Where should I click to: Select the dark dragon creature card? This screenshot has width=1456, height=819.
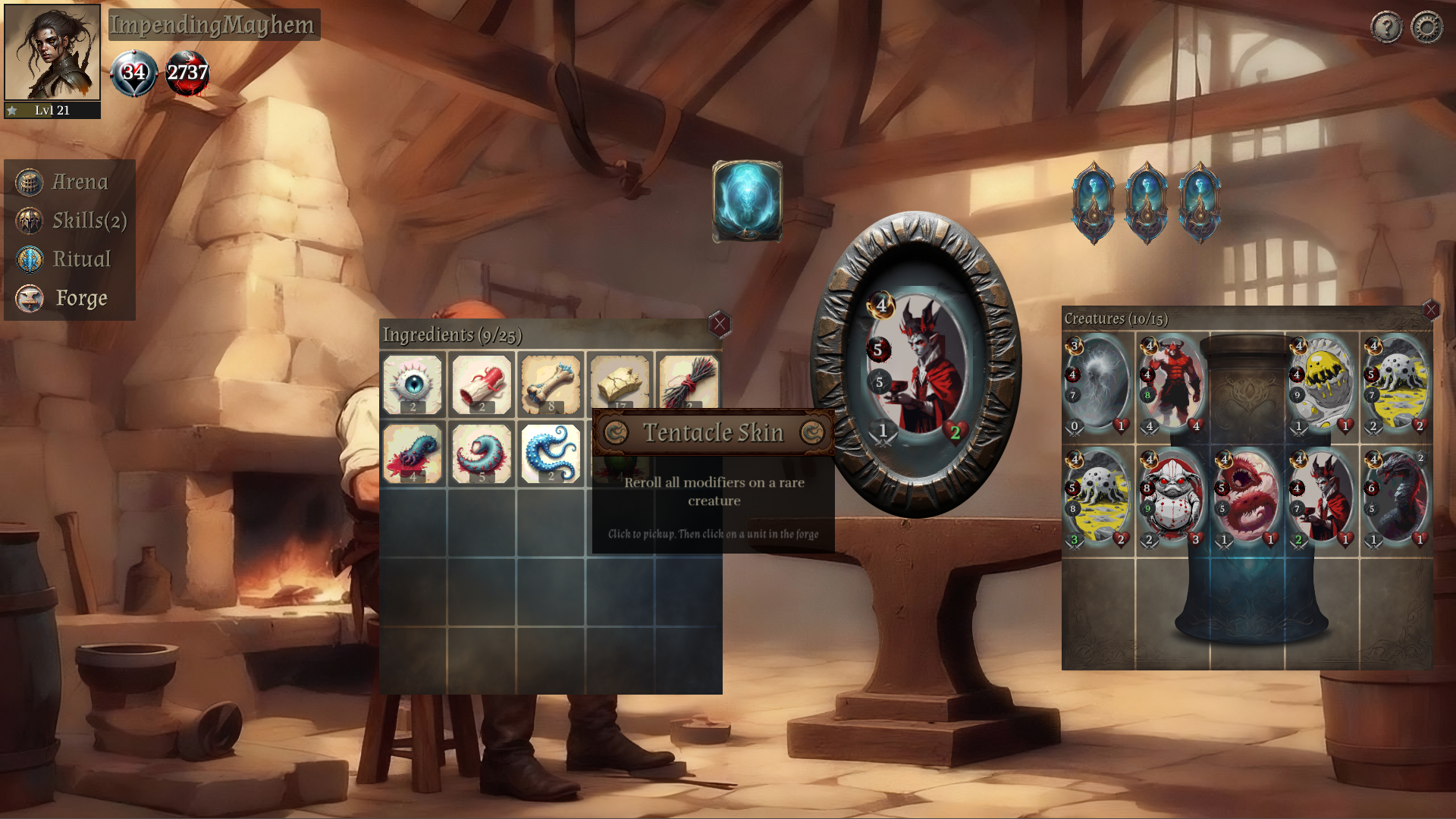pyautogui.click(x=1397, y=498)
